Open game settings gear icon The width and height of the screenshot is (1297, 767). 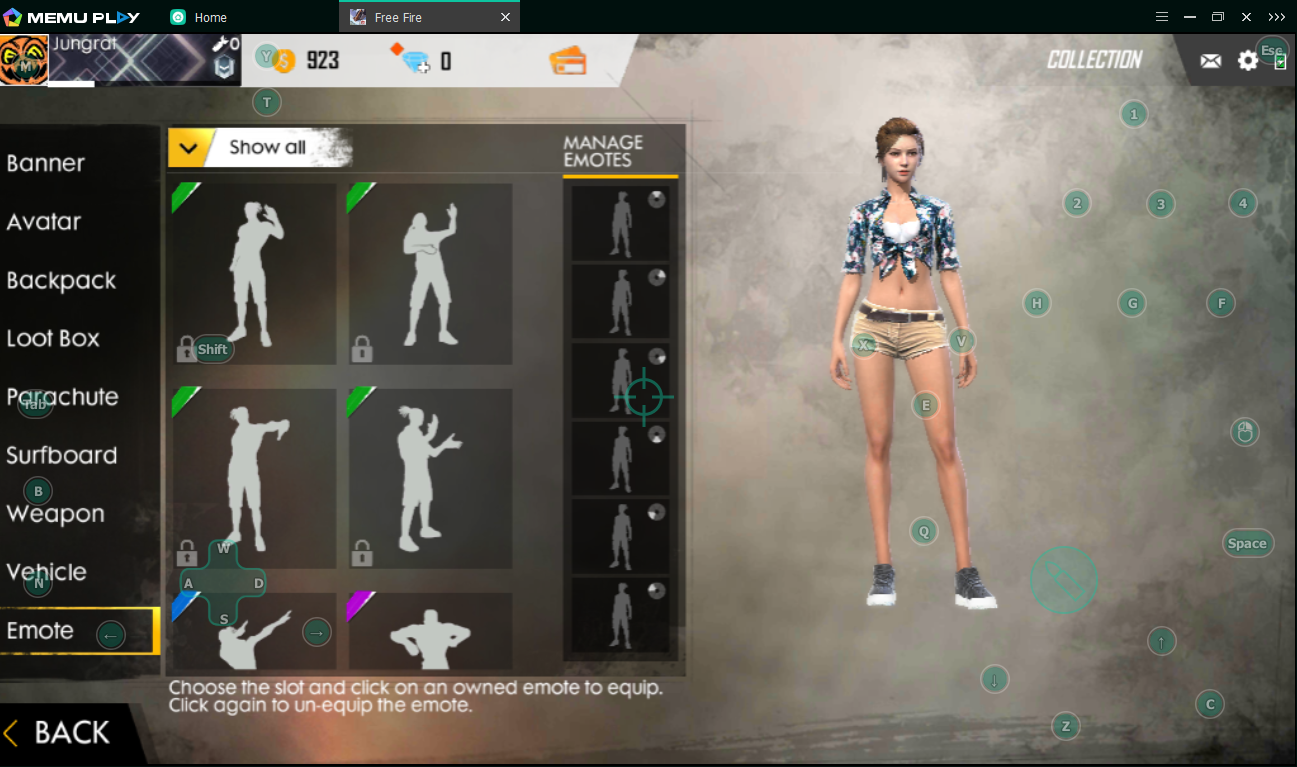click(x=1248, y=61)
